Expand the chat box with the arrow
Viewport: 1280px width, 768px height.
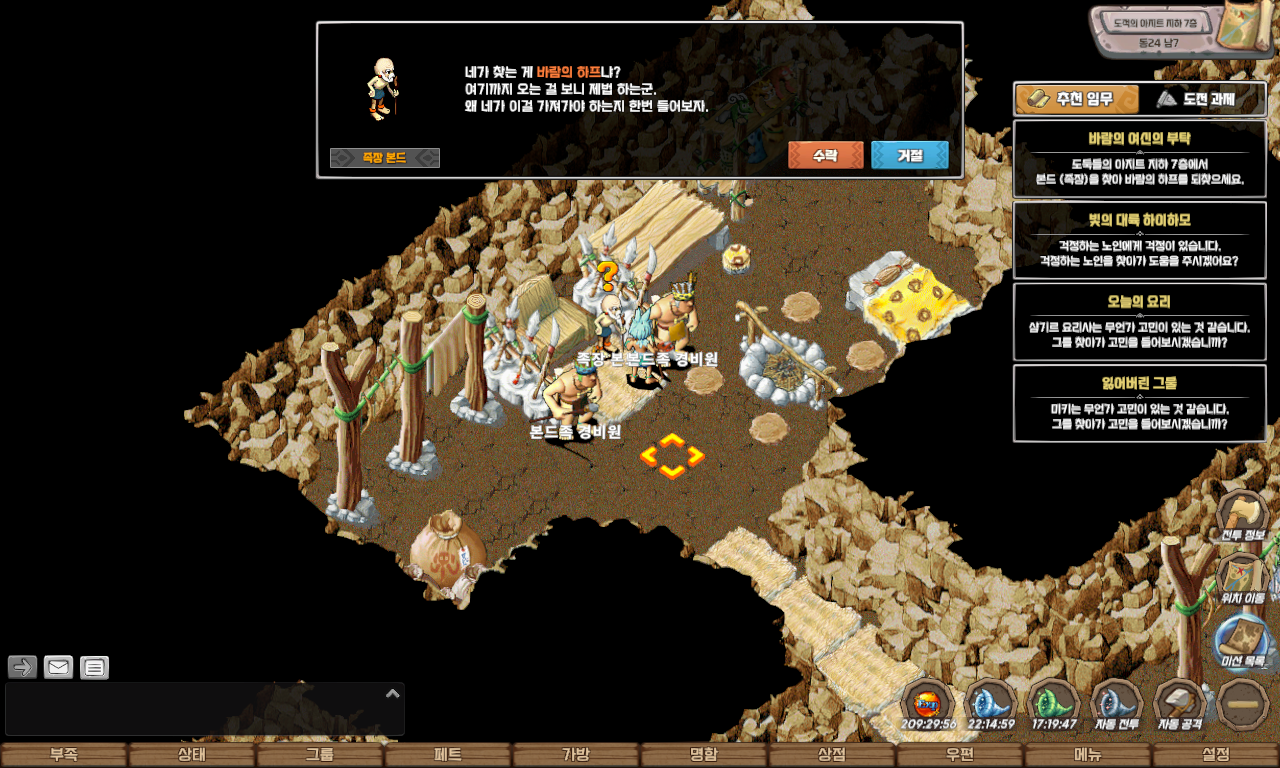tap(393, 693)
